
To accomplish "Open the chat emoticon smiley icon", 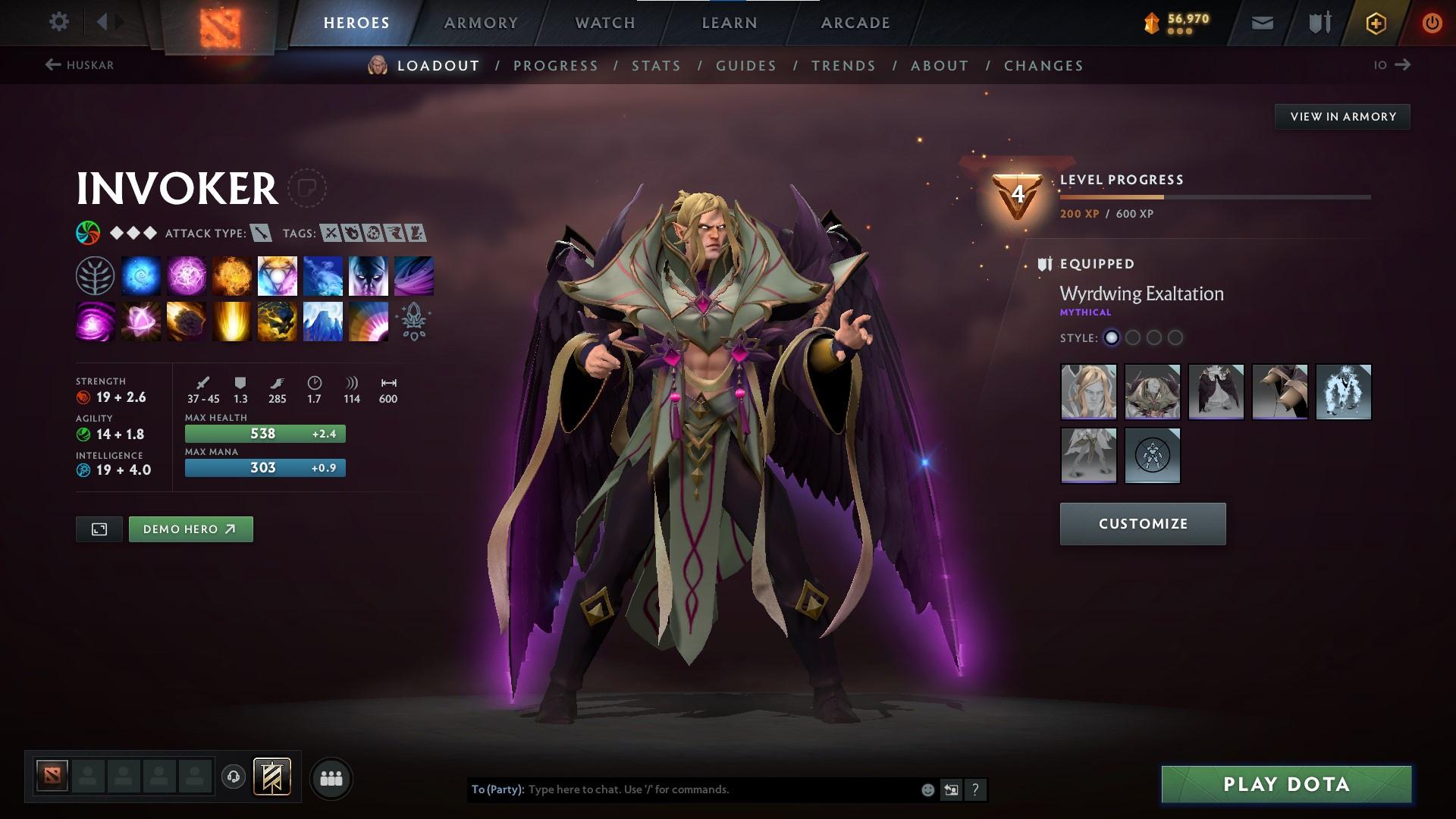I will point(927,789).
